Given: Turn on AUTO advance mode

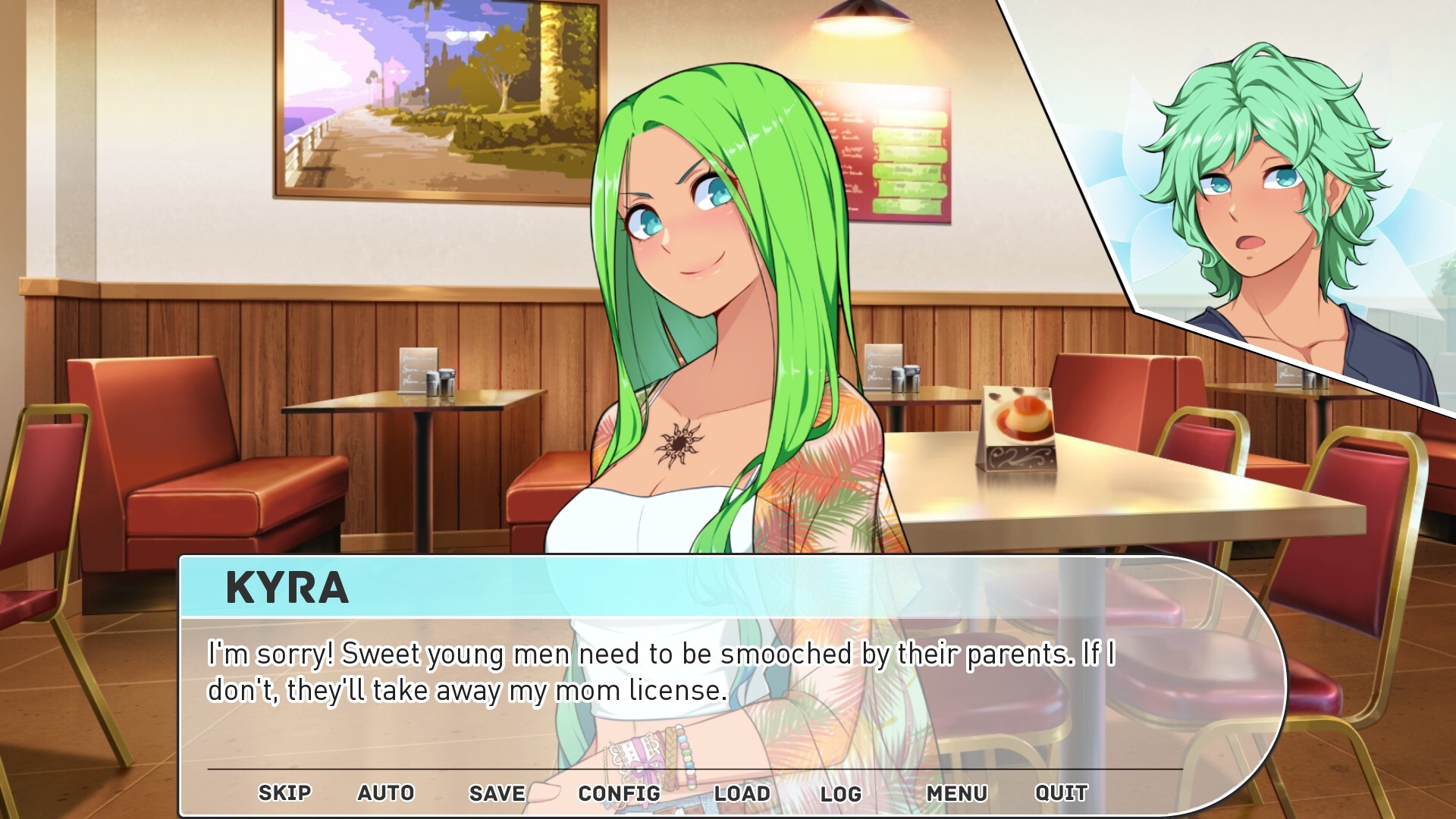Looking at the screenshot, I should pos(386,793).
